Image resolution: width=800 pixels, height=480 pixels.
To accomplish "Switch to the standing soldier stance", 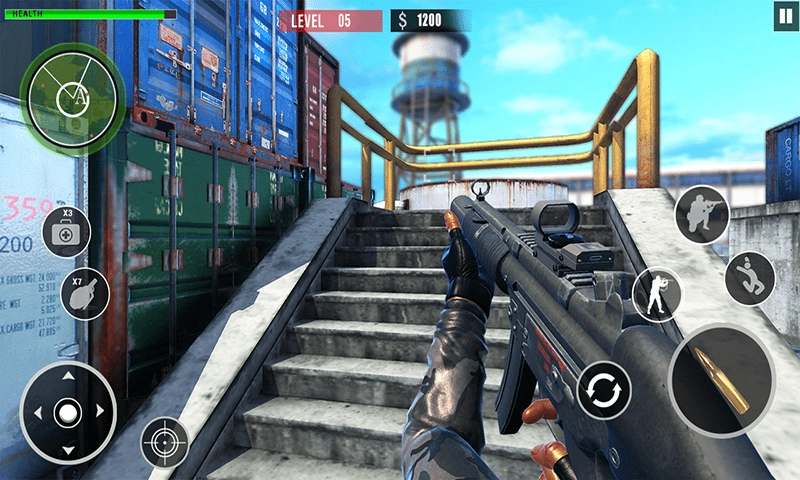I will point(657,294).
